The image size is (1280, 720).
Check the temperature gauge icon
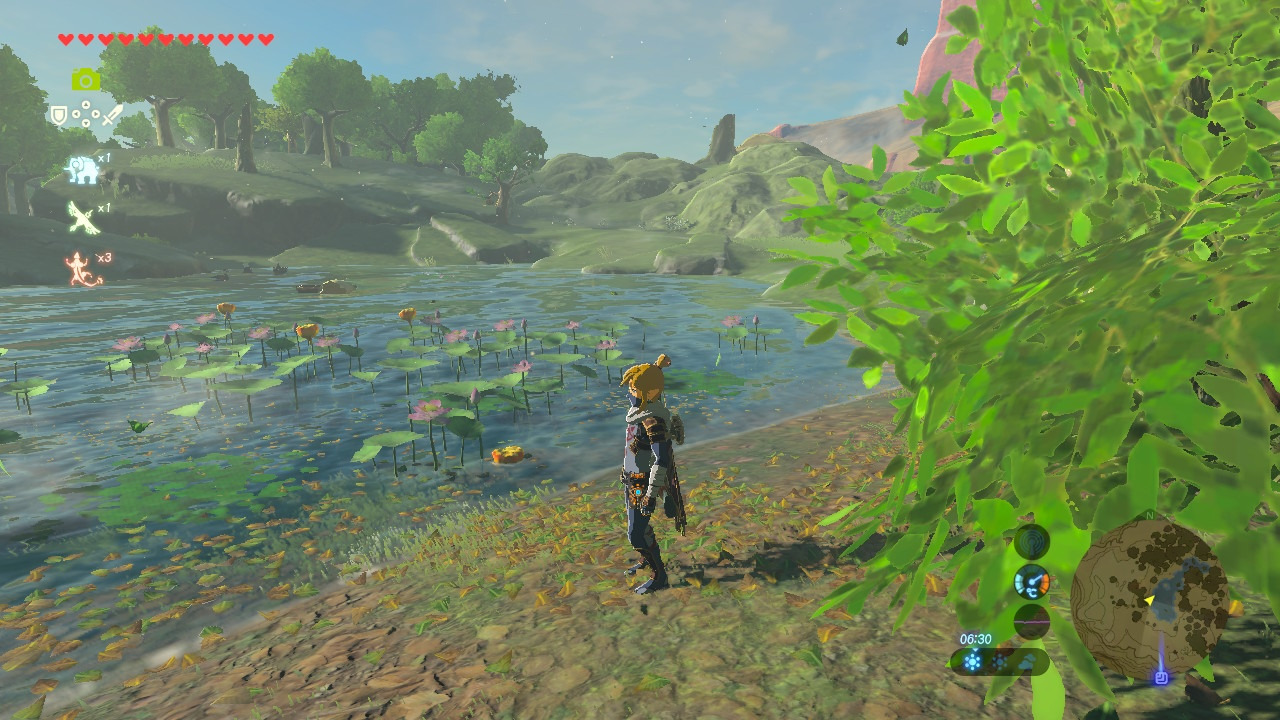[1032, 581]
